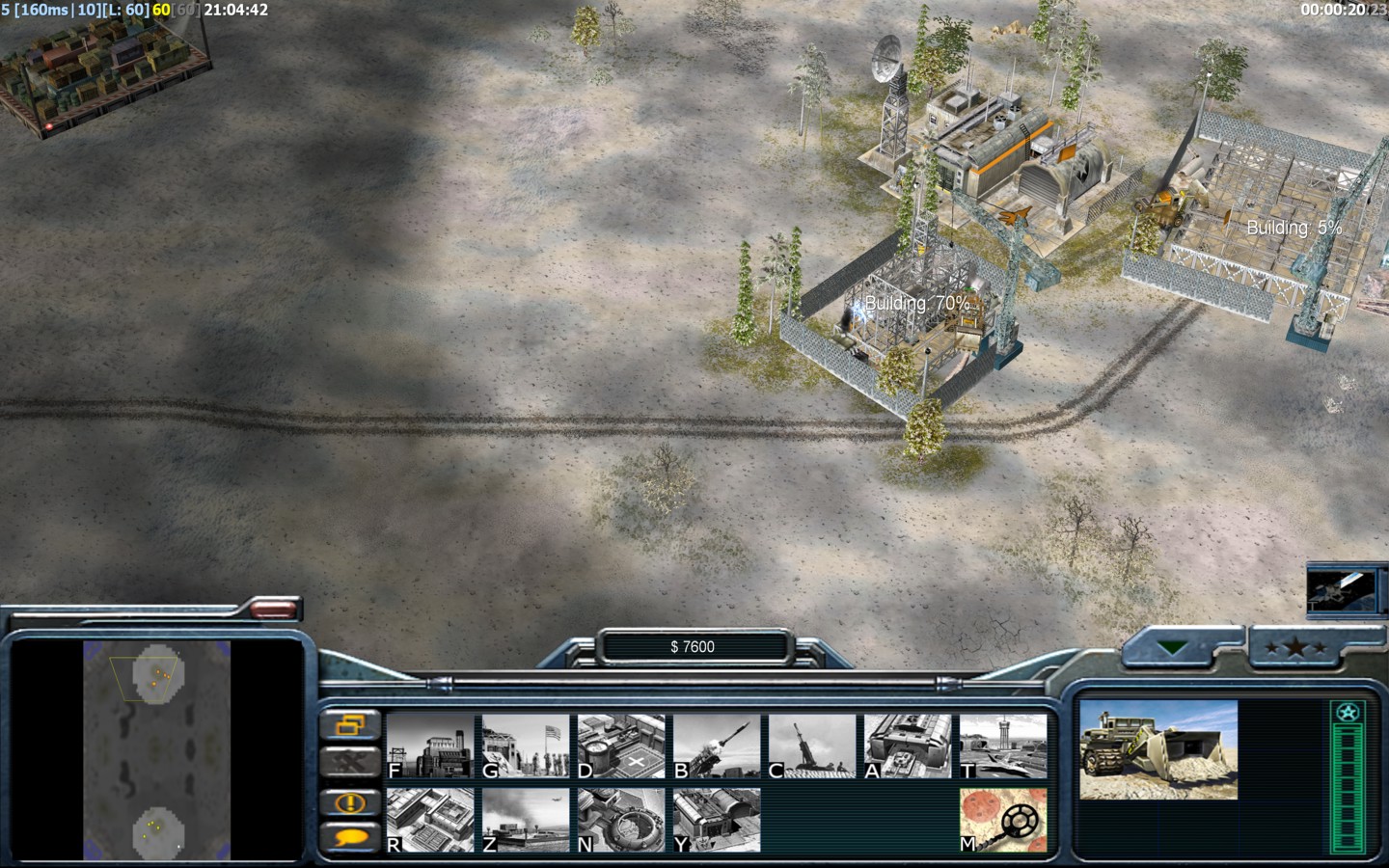Open the Generals Powers three-star button

pyautogui.click(x=1294, y=648)
